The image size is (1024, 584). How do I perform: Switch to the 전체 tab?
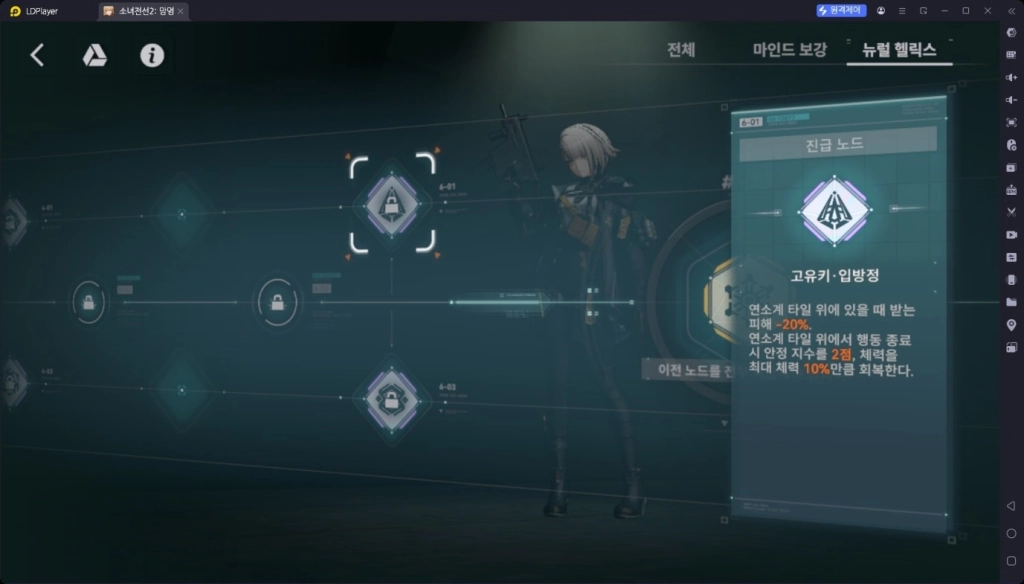(x=681, y=50)
